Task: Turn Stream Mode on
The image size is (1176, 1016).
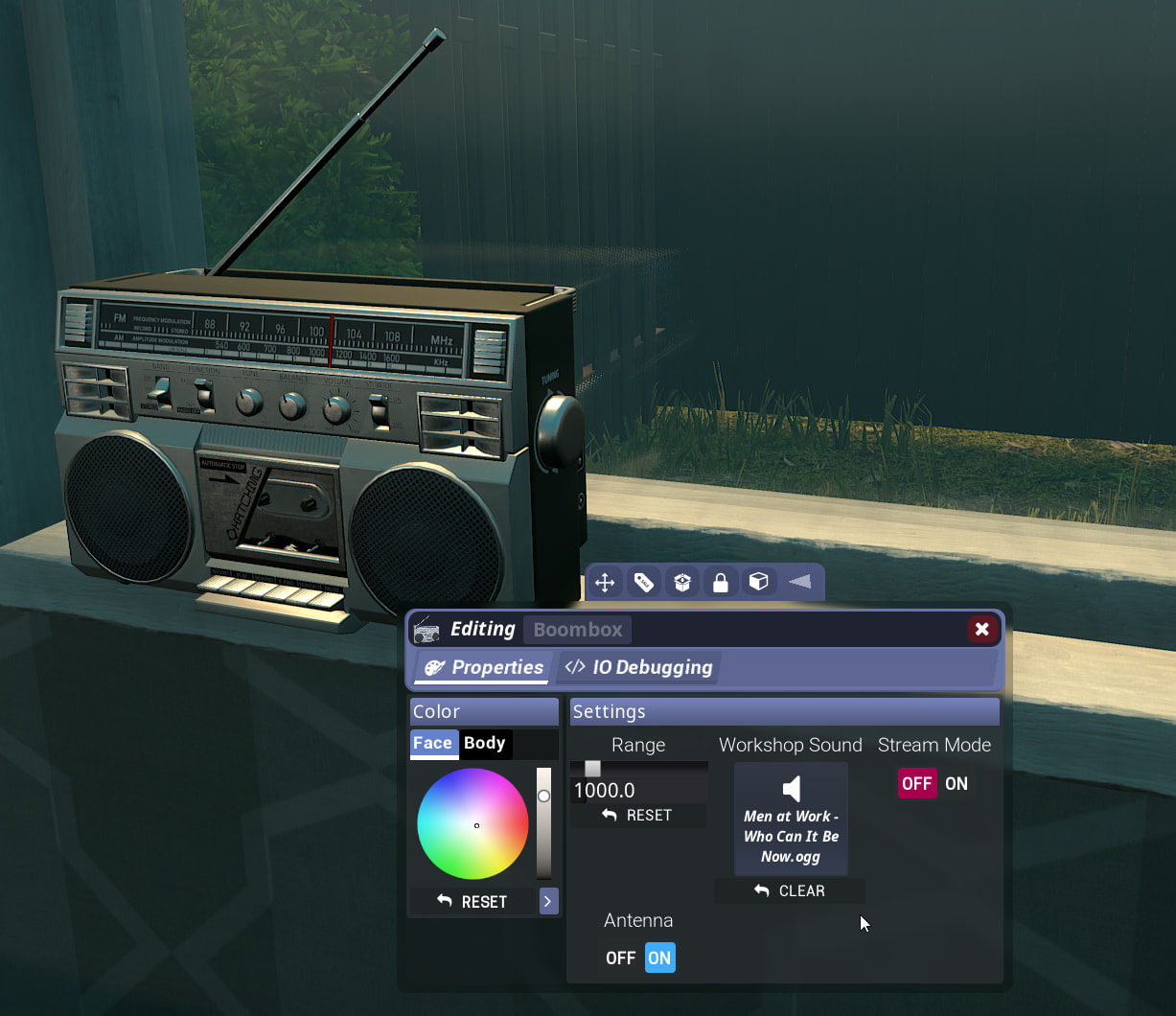Action: click(957, 783)
